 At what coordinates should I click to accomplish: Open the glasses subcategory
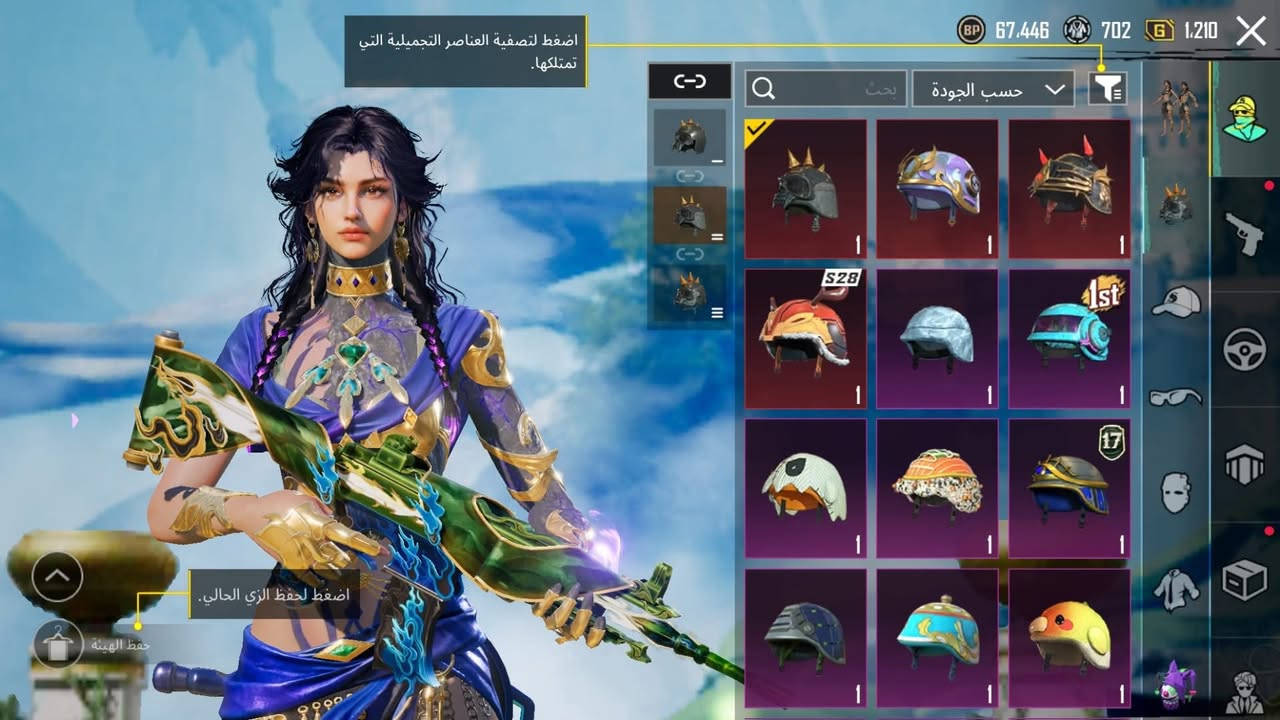pyautogui.click(x=1176, y=397)
